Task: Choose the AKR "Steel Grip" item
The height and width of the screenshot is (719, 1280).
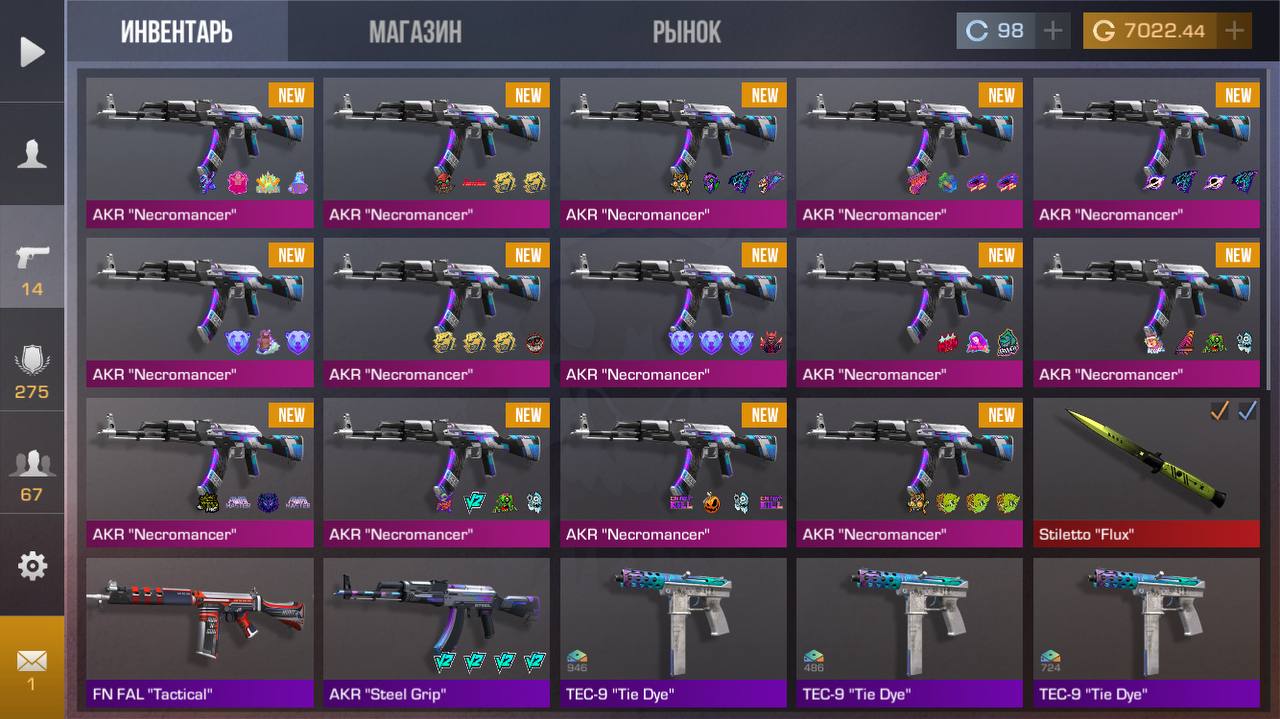Action: coord(436,632)
